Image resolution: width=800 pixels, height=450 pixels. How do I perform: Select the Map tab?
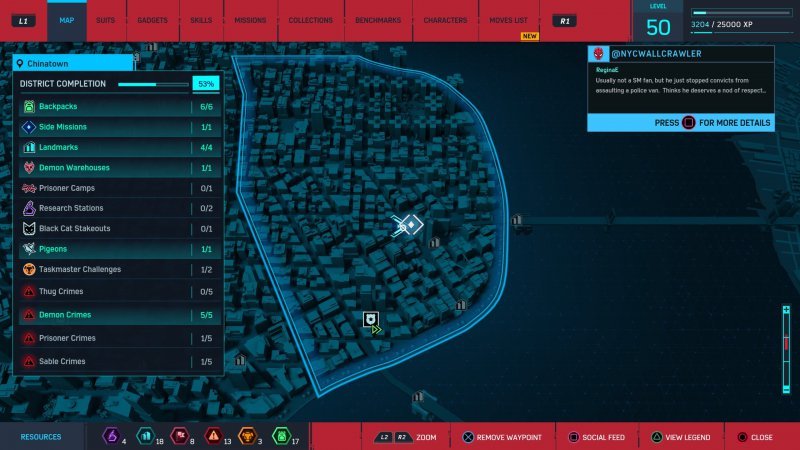[66, 20]
